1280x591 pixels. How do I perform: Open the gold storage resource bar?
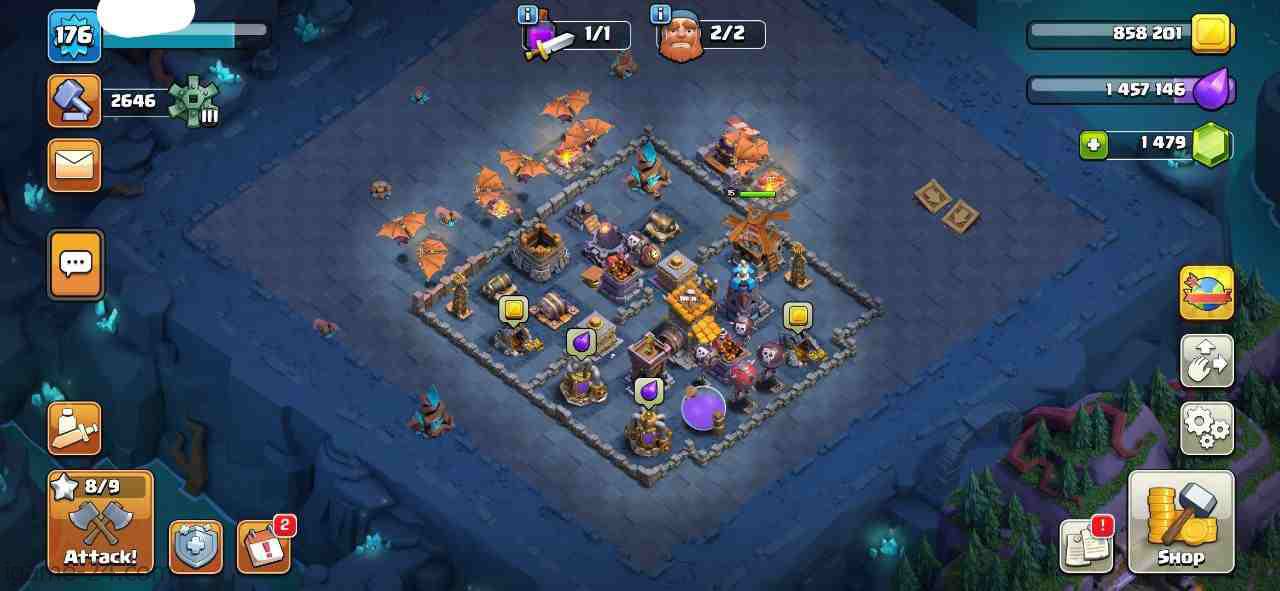[x=1130, y=35]
